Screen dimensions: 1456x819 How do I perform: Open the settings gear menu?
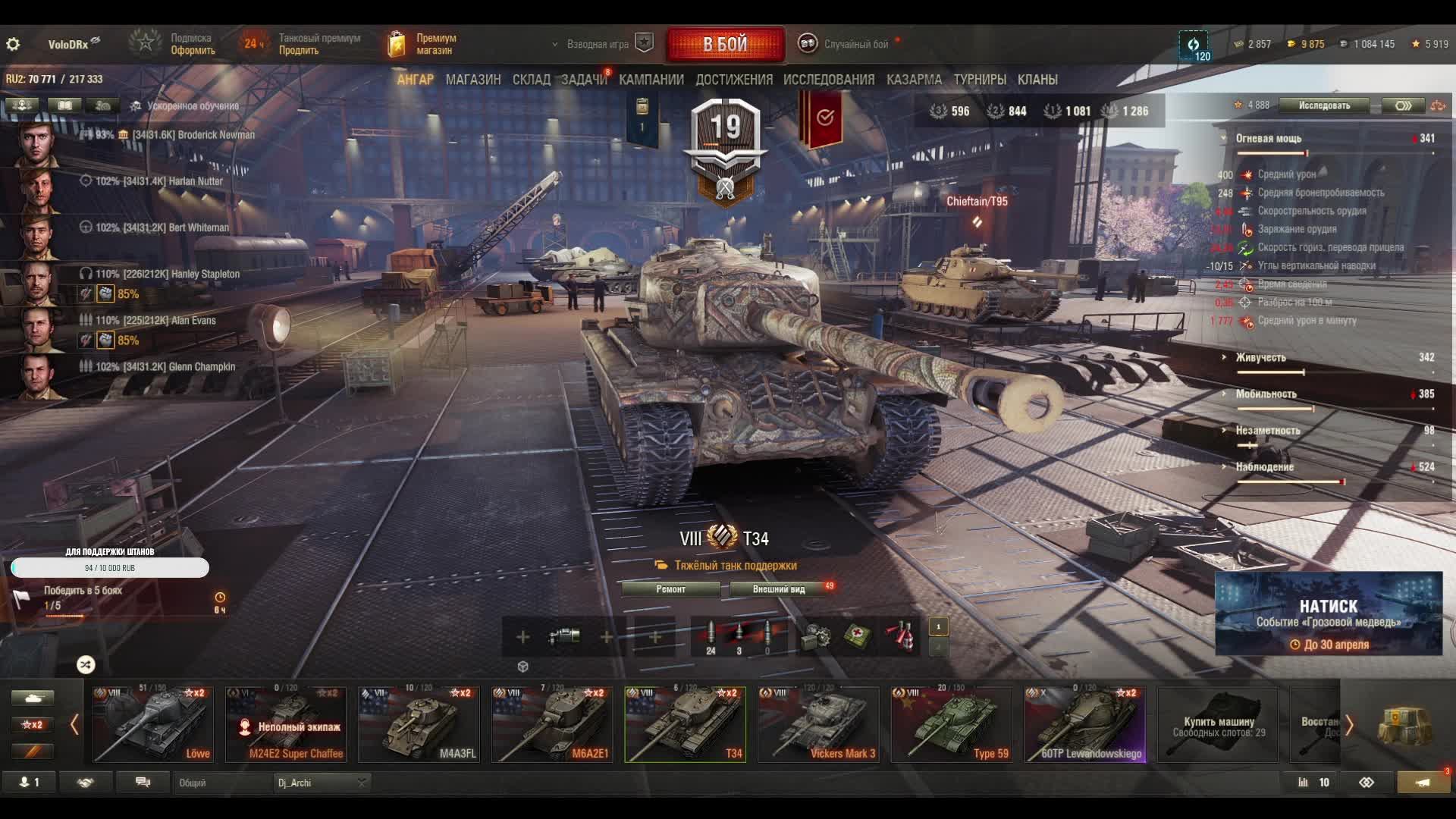(13, 44)
